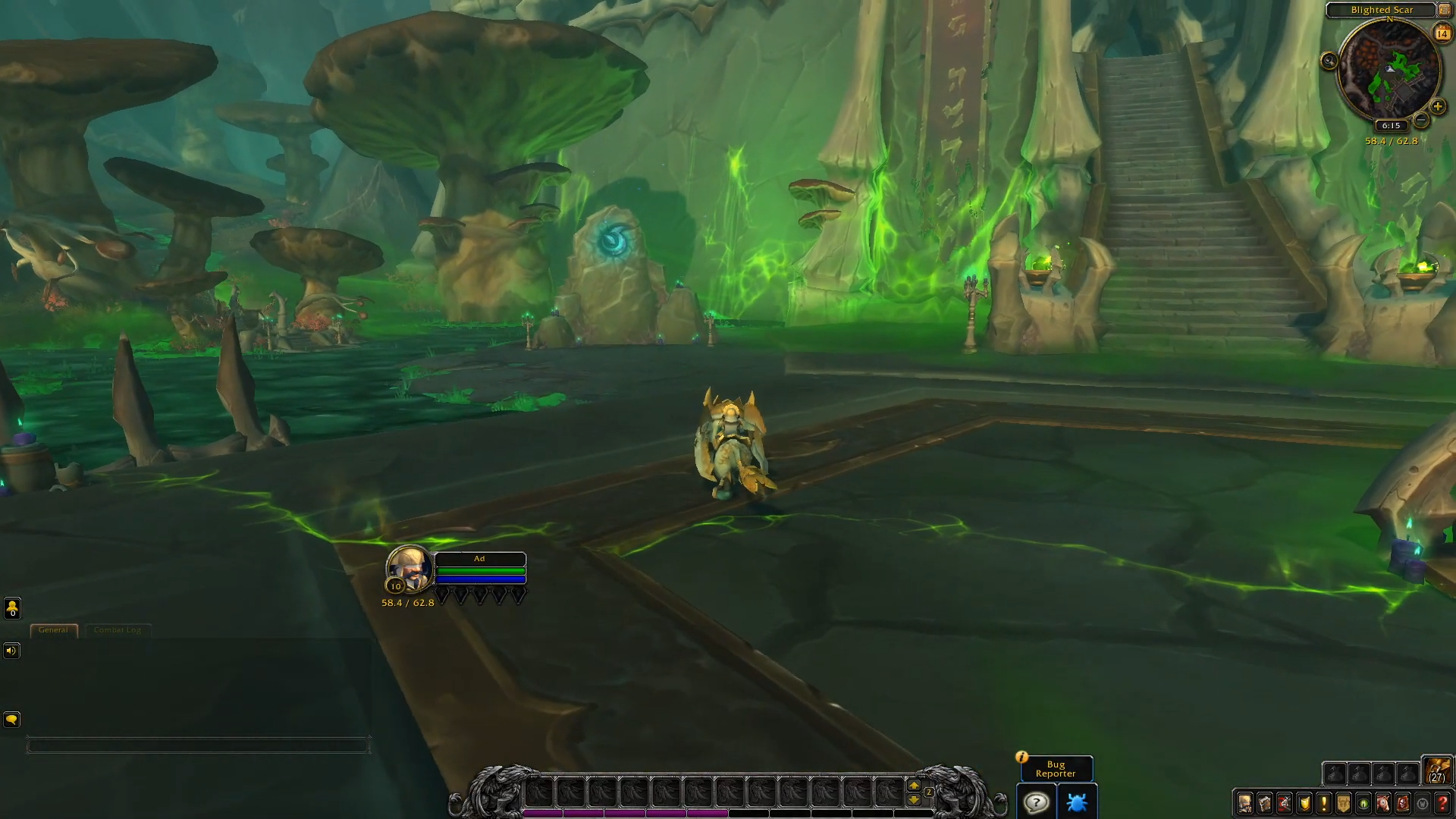Select the General chat tab
Viewport: 1456px width, 819px height.
pyautogui.click(x=53, y=630)
